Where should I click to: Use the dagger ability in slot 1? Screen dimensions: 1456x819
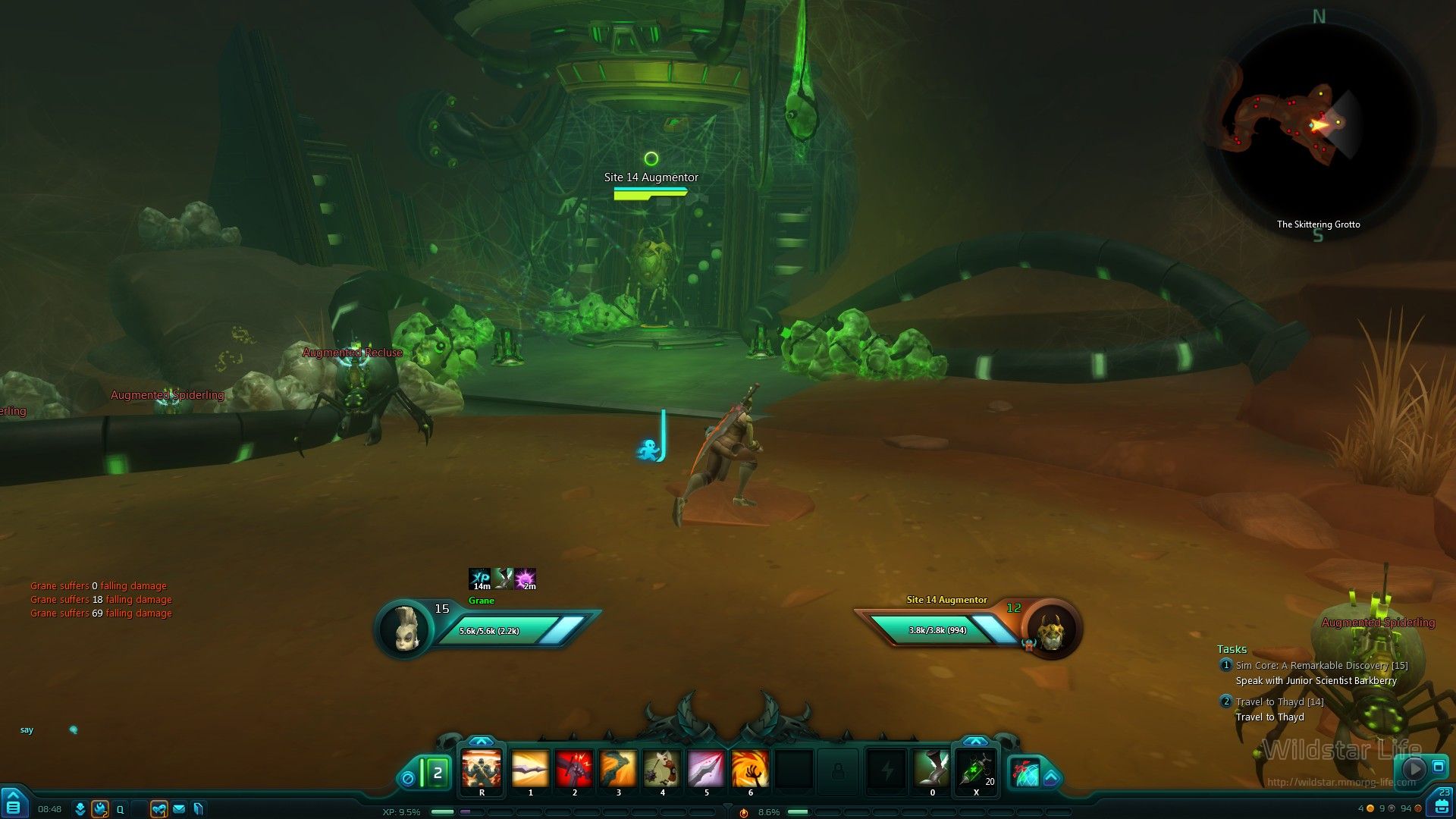(x=530, y=770)
